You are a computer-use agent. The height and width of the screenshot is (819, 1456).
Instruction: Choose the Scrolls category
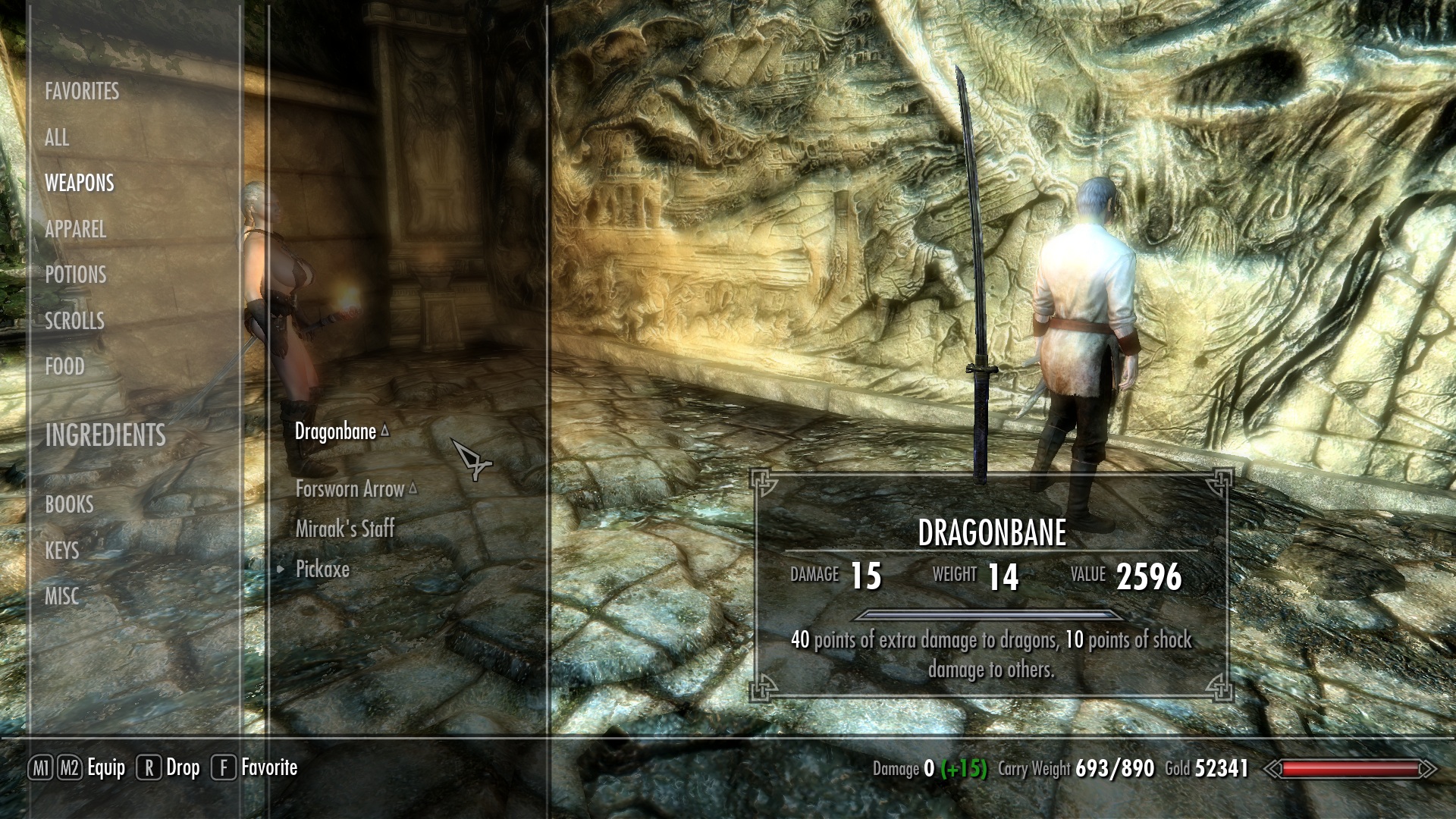[x=74, y=321]
